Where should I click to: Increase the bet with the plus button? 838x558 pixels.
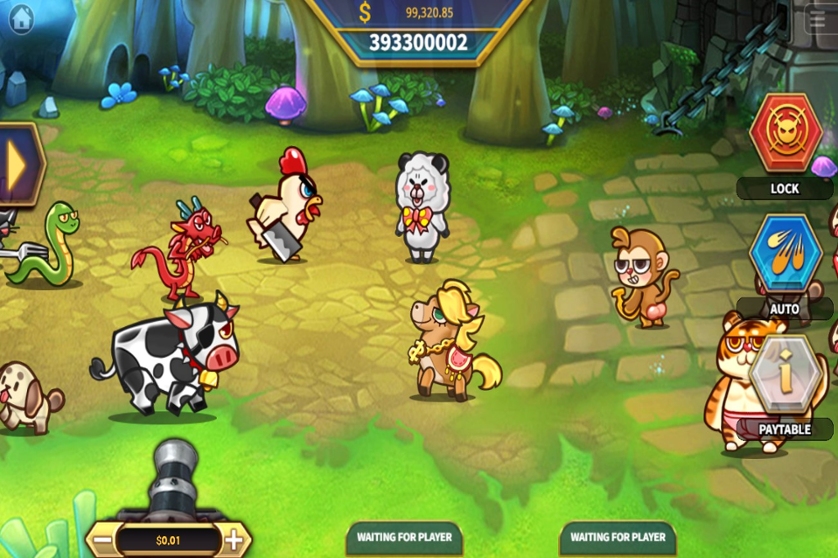tap(233, 541)
